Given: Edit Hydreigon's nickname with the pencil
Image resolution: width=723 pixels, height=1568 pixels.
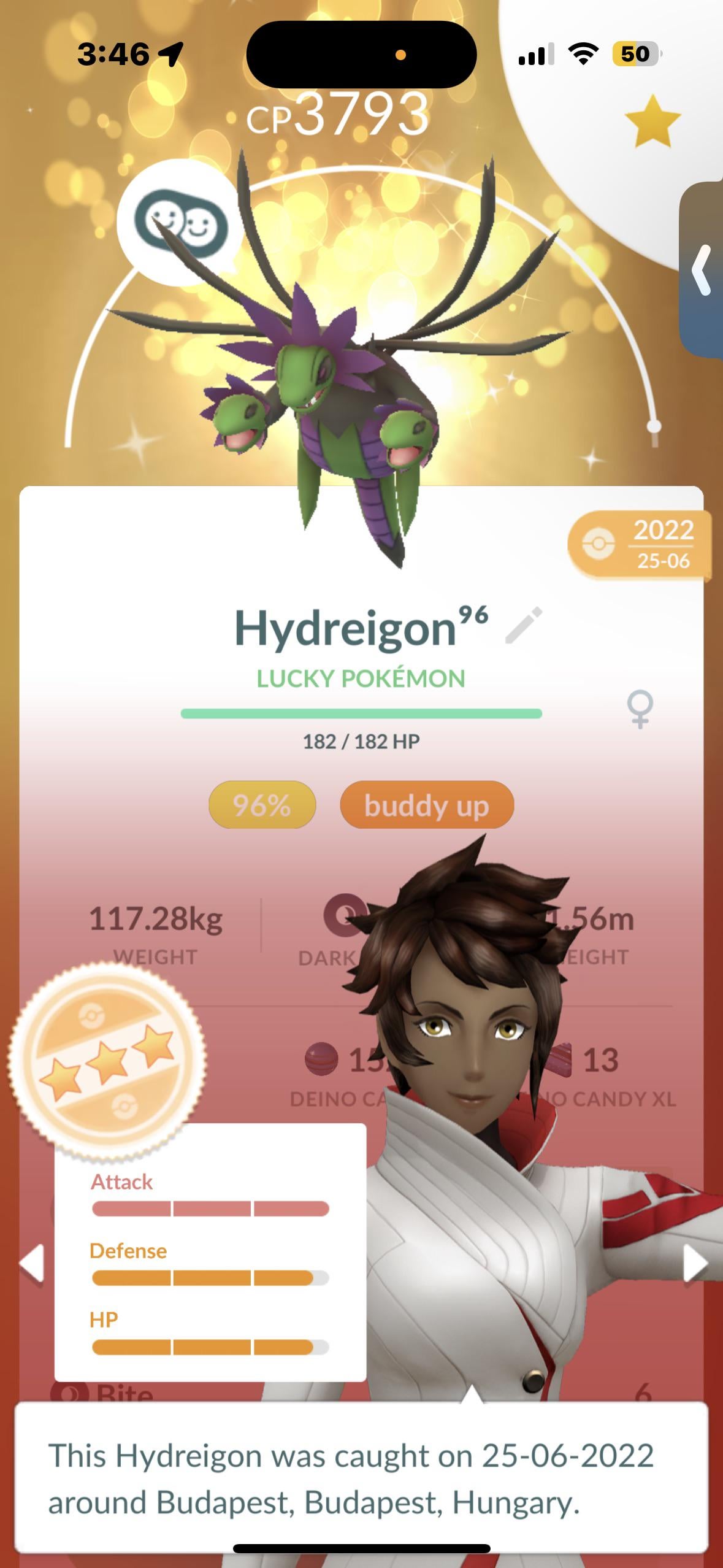Looking at the screenshot, I should coord(524,625).
